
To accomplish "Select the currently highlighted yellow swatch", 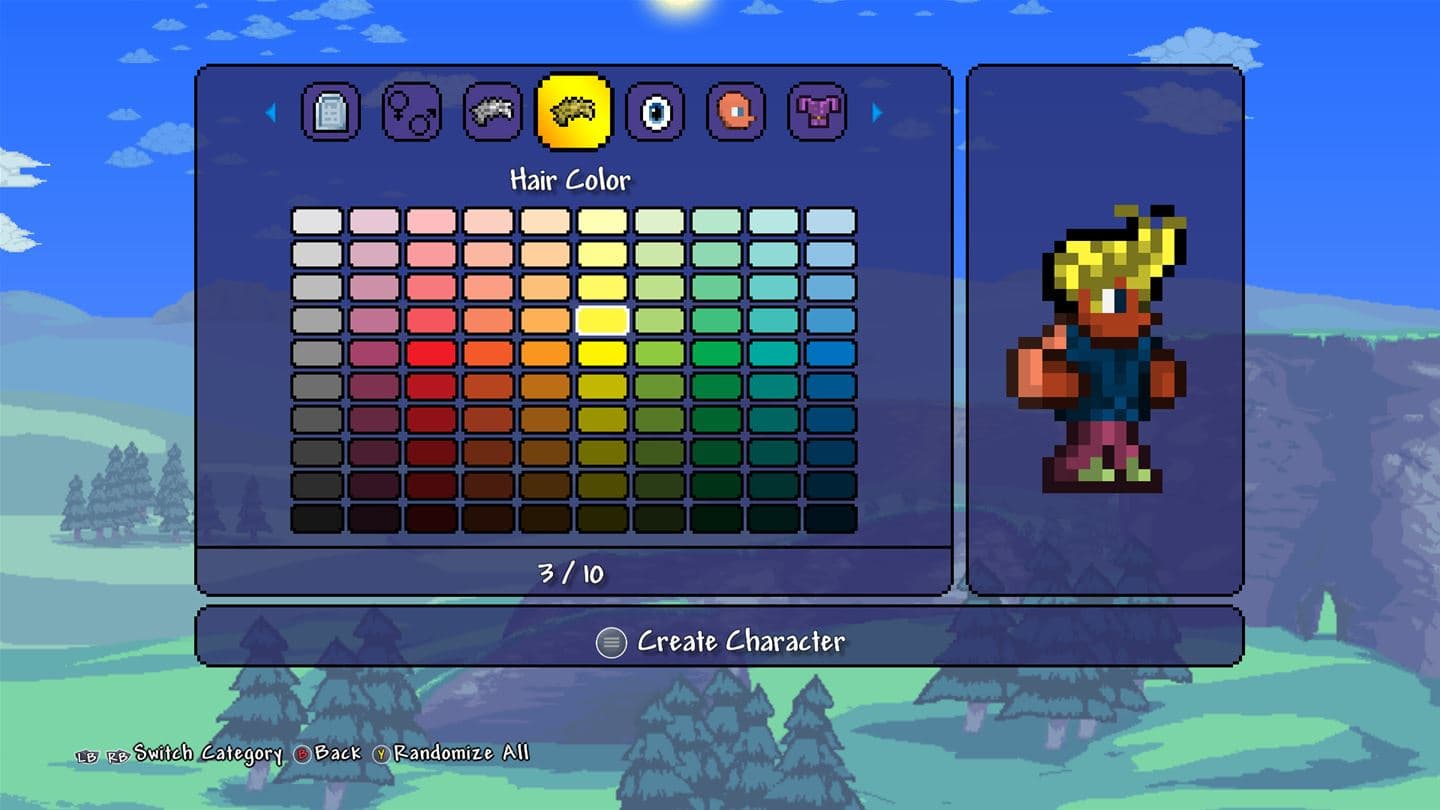I will click(601, 319).
